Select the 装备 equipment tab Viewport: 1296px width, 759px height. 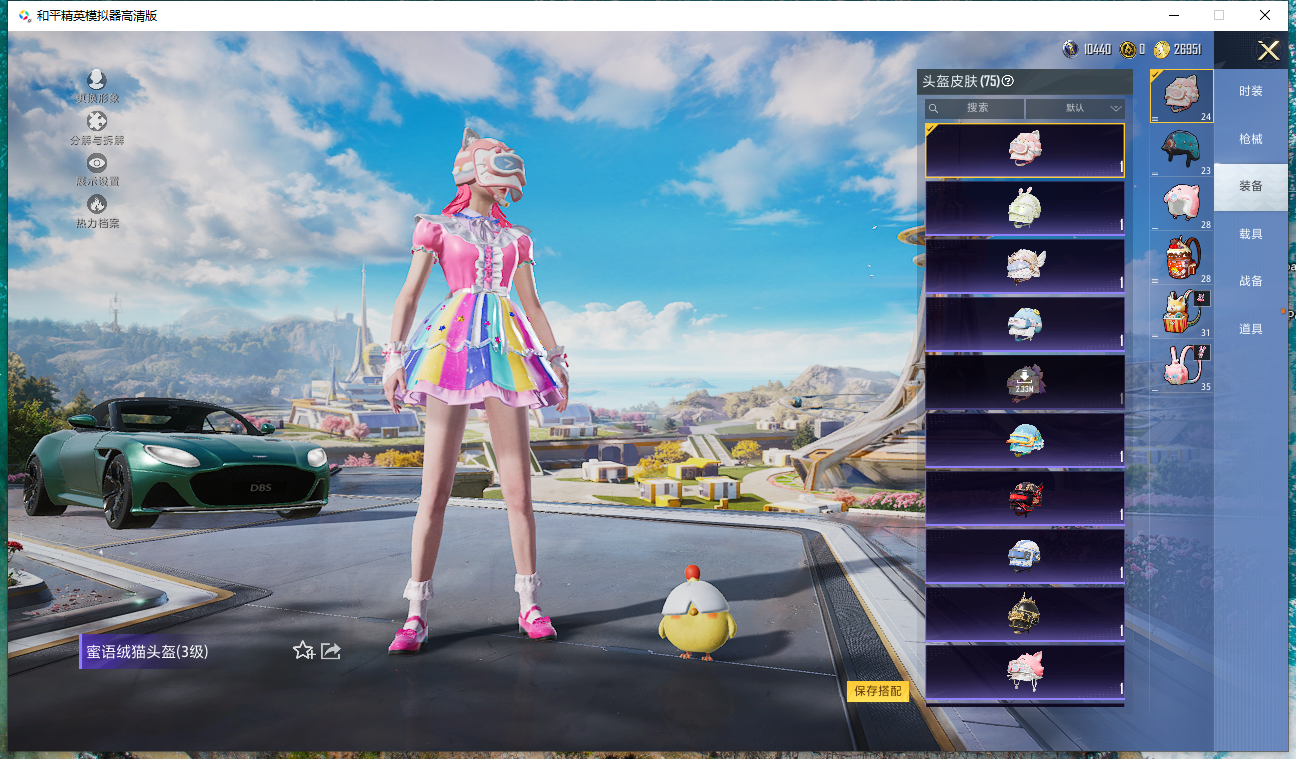[1250, 186]
